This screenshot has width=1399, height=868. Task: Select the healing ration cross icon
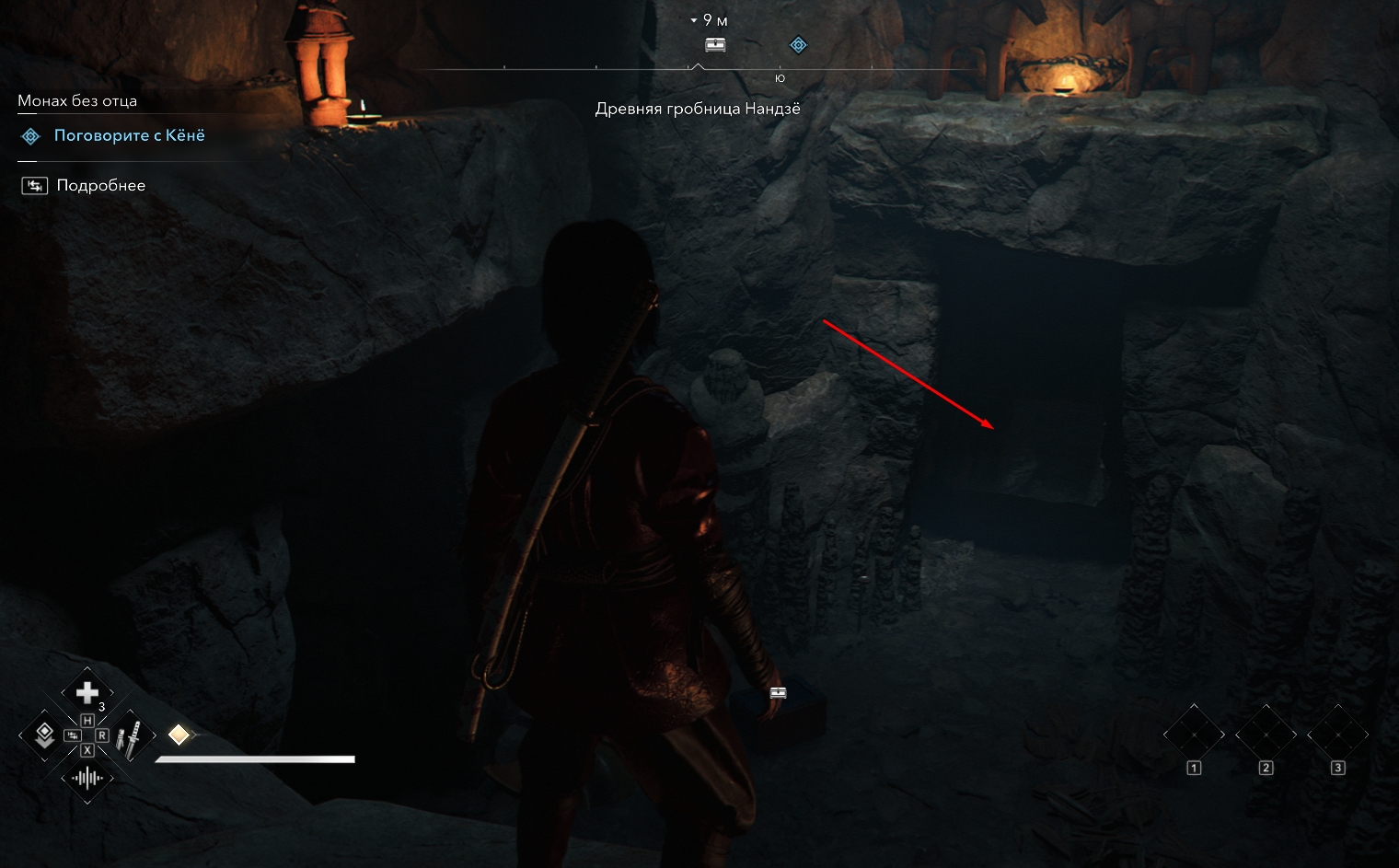tap(87, 692)
